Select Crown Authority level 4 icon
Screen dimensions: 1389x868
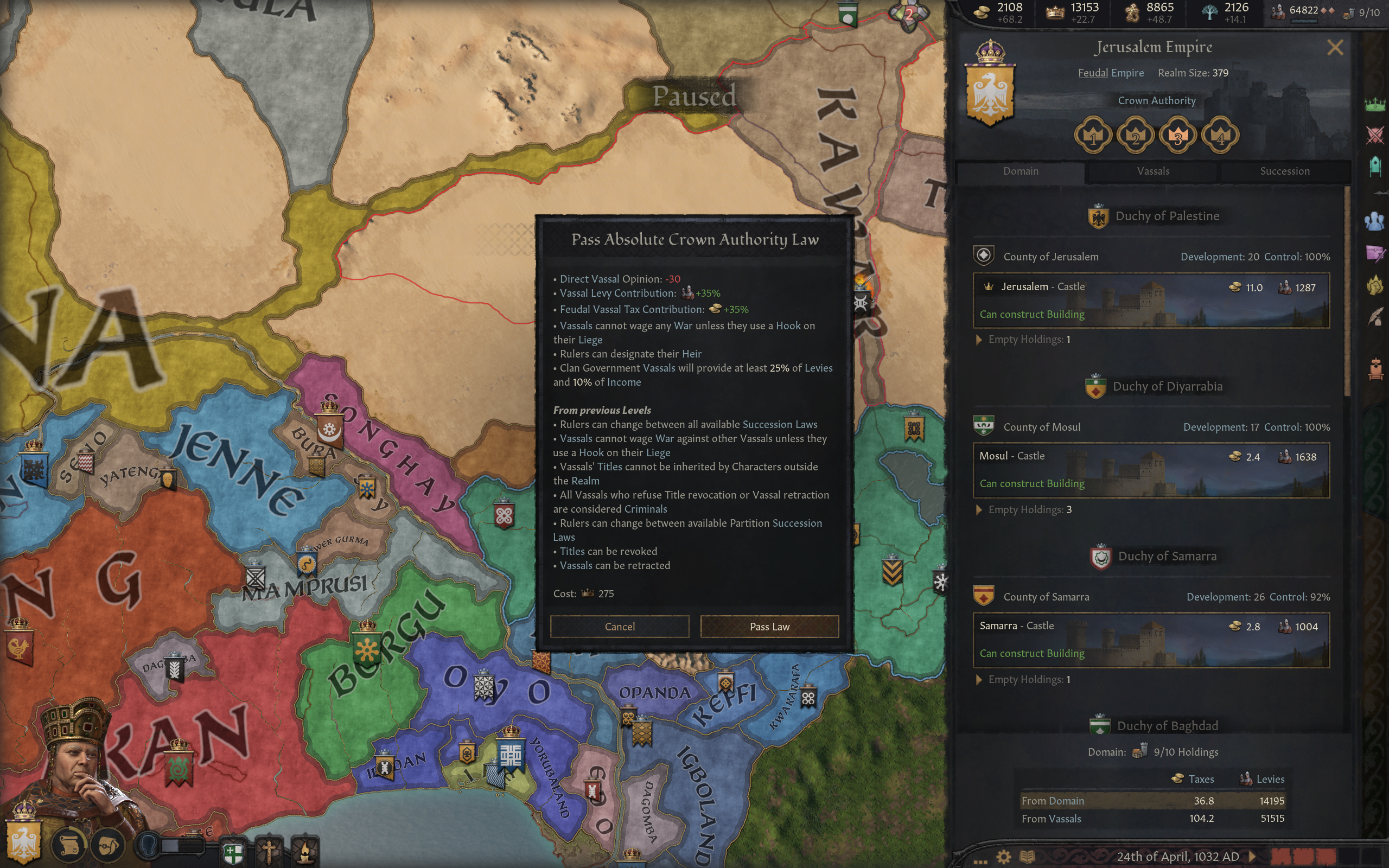[1220, 136]
